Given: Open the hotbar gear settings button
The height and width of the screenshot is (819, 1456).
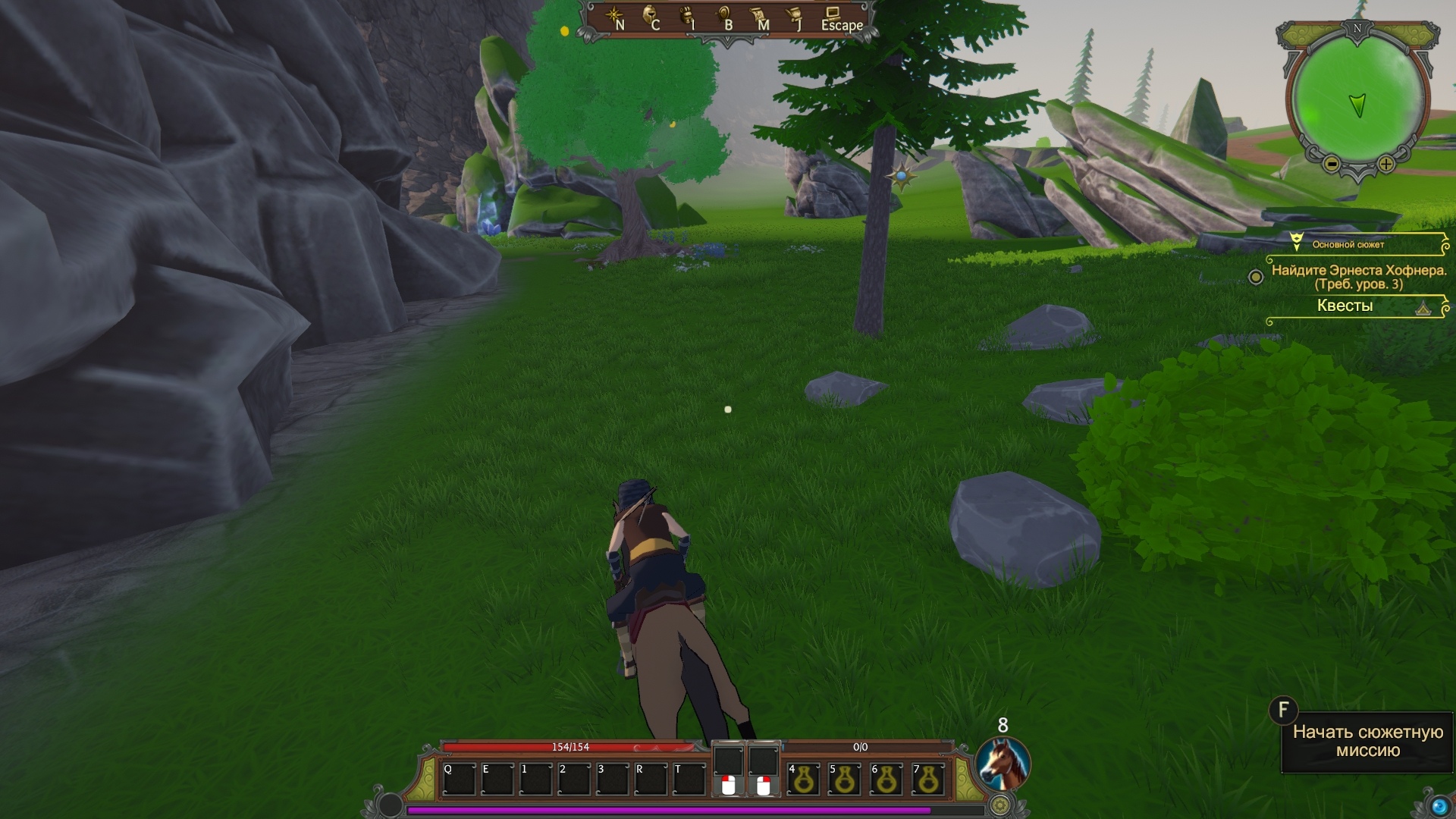Looking at the screenshot, I should (x=1001, y=805).
